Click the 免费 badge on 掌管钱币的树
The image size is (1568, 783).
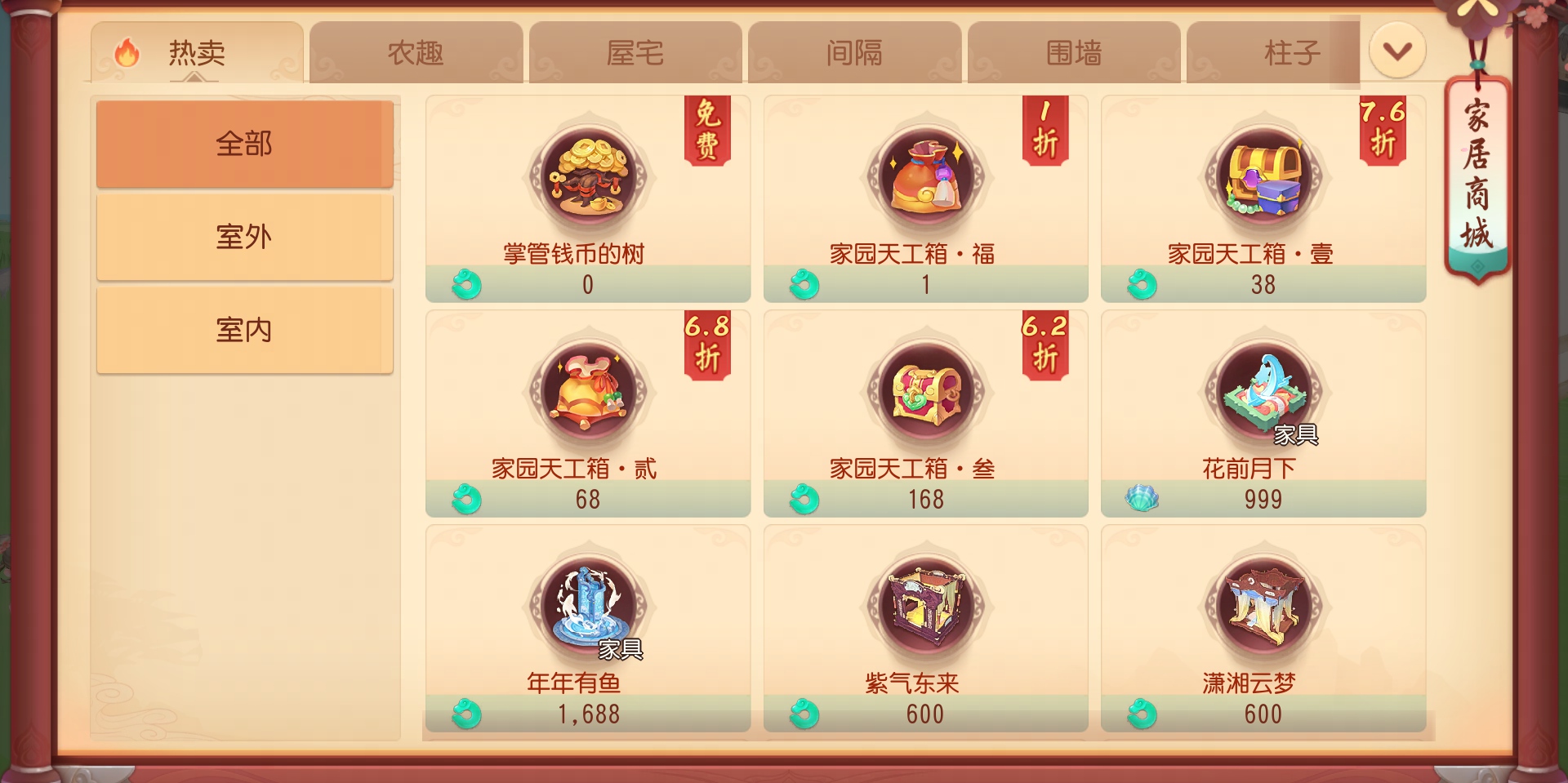point(707,131)
